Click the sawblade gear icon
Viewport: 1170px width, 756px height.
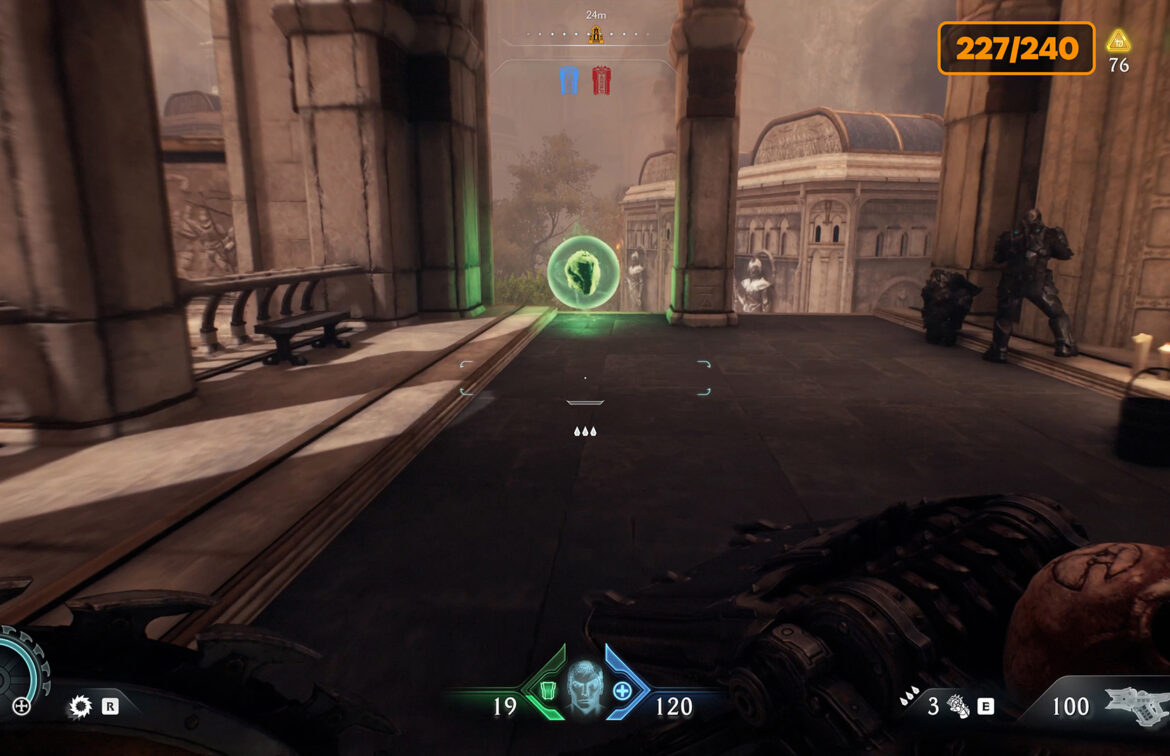[x=80, y=707]
